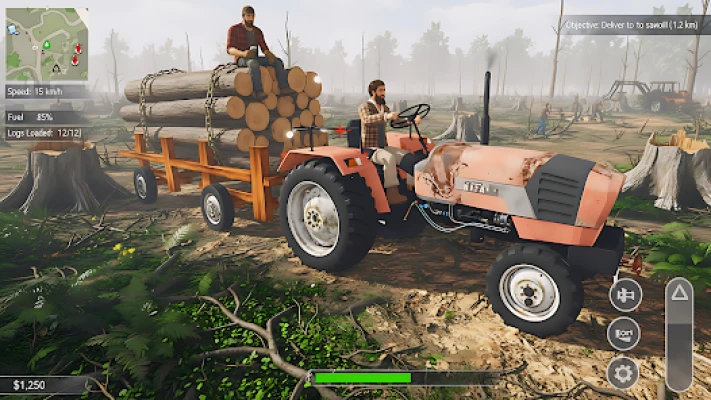Tap the throttle slider's up arrow
This screenshot has height=400, width=711.
[x=678, y=293]
